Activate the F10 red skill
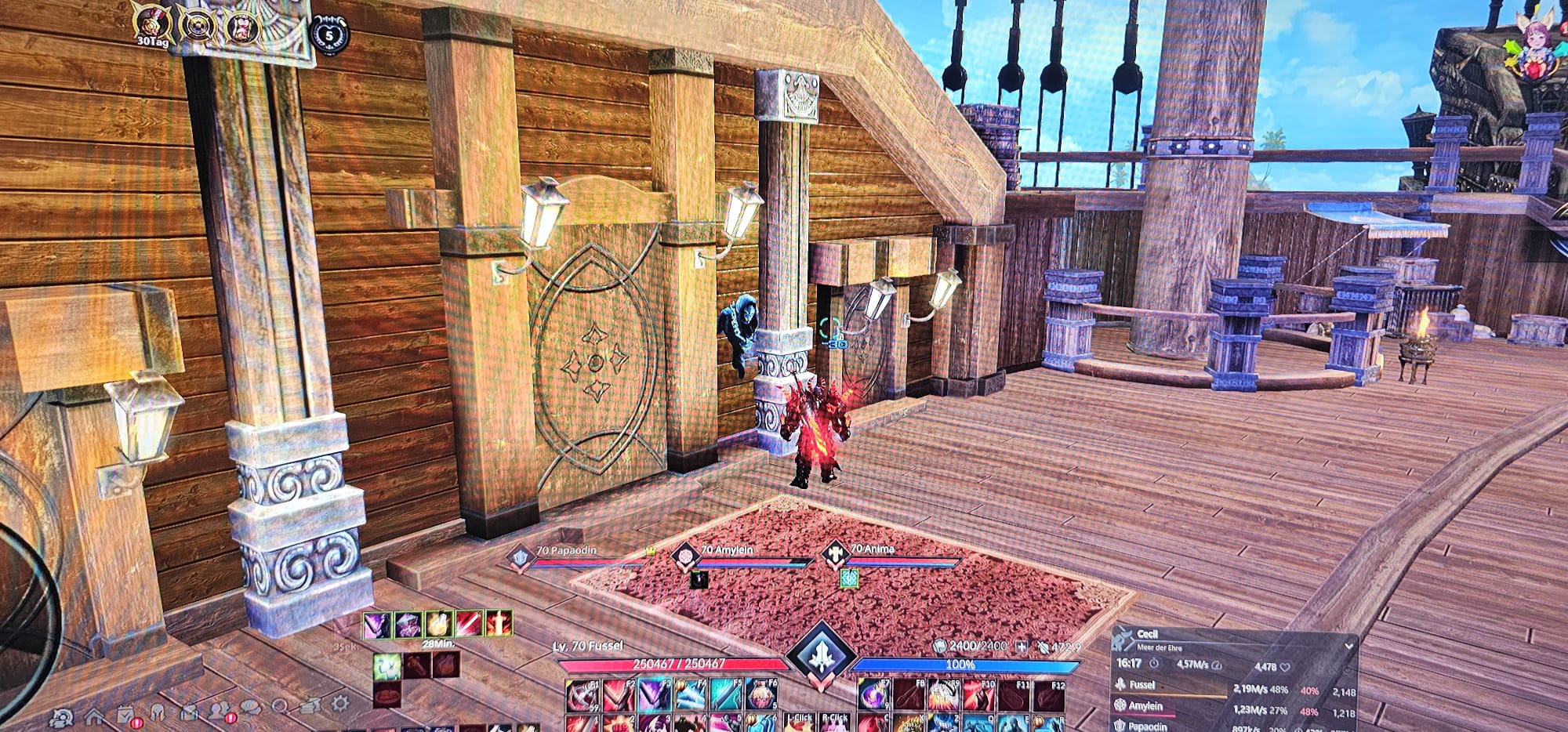 point(977,694)
